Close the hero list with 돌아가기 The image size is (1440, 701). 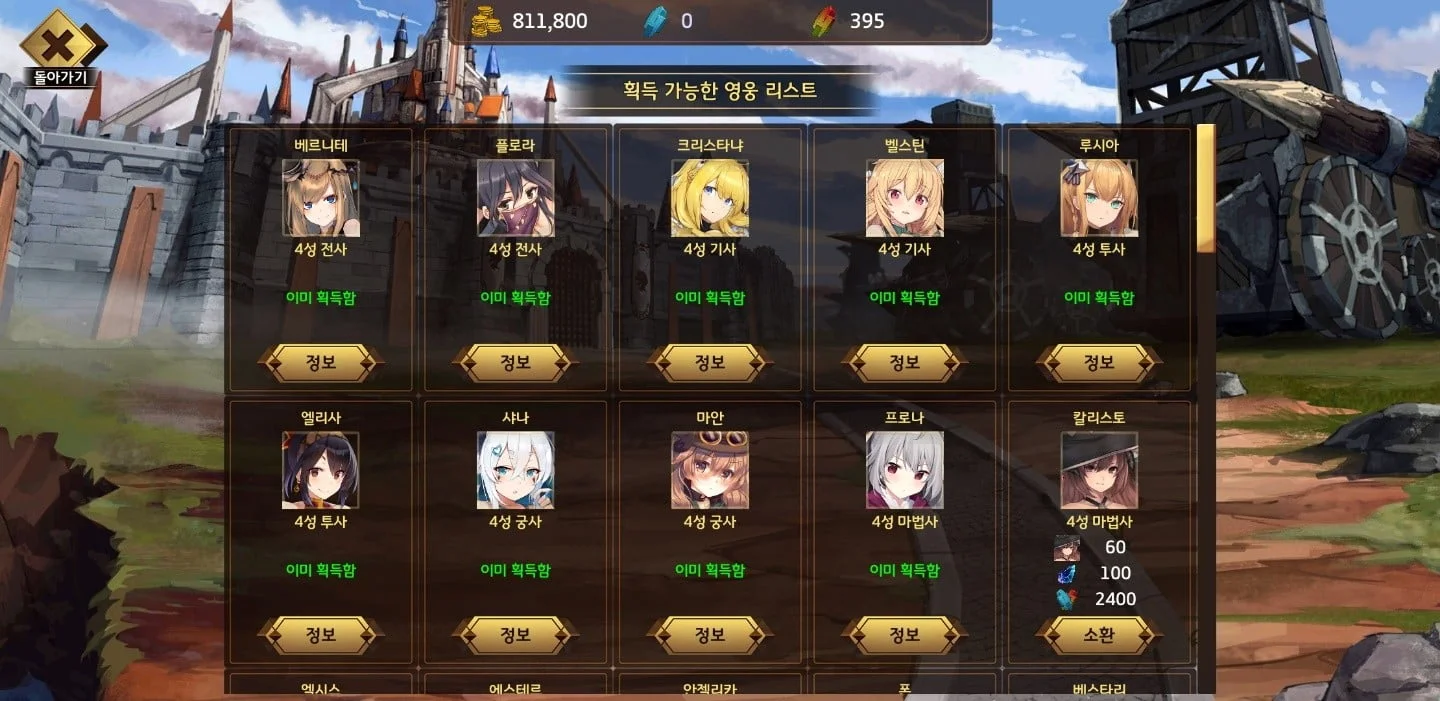pyautogui.click(x=62, y=47)
